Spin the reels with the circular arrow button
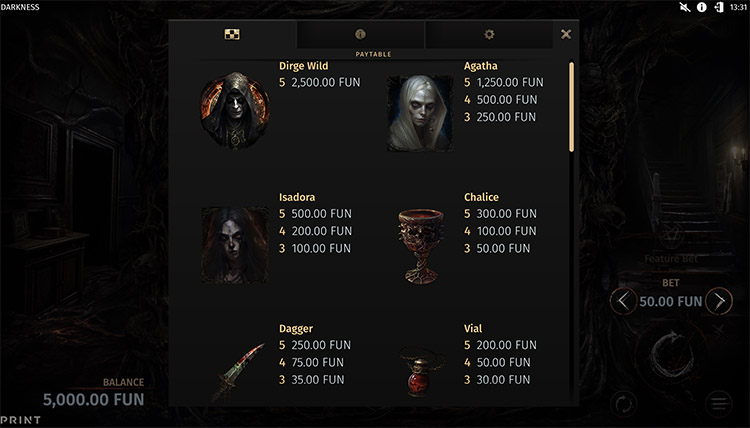 [x=671, y=354]
